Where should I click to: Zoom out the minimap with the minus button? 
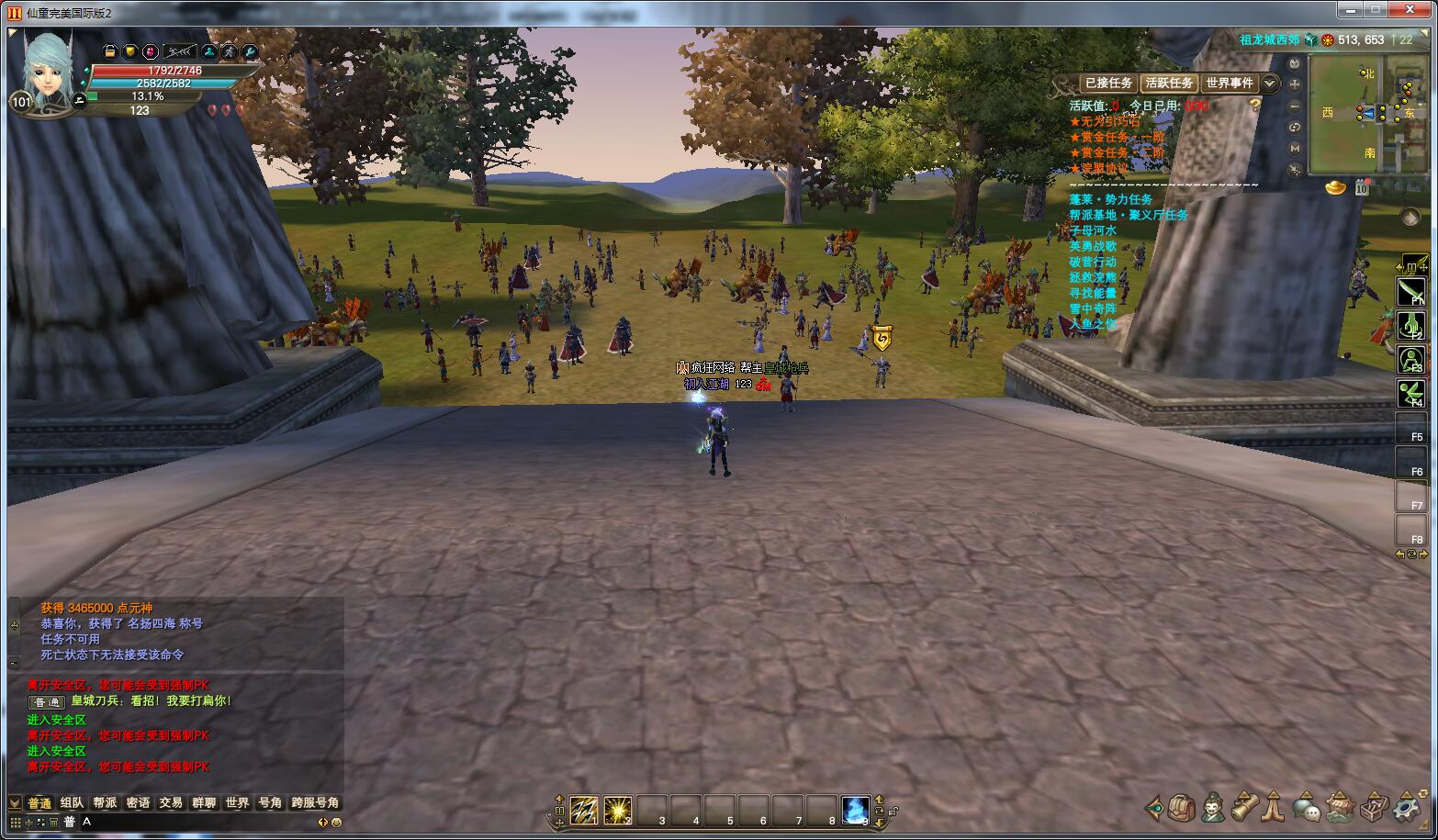pyautogui.click(x=1295, y=106)
